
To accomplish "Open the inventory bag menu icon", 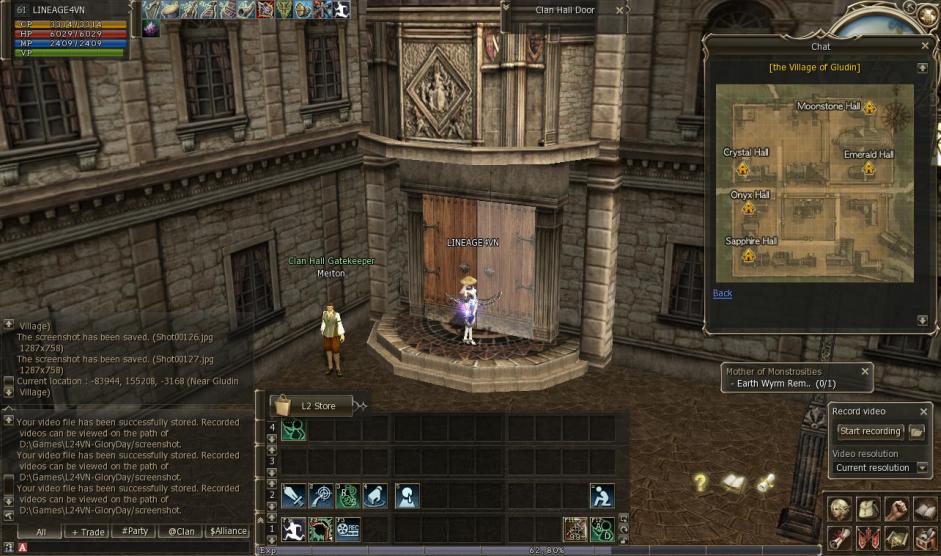I will [x=868, y=509].
